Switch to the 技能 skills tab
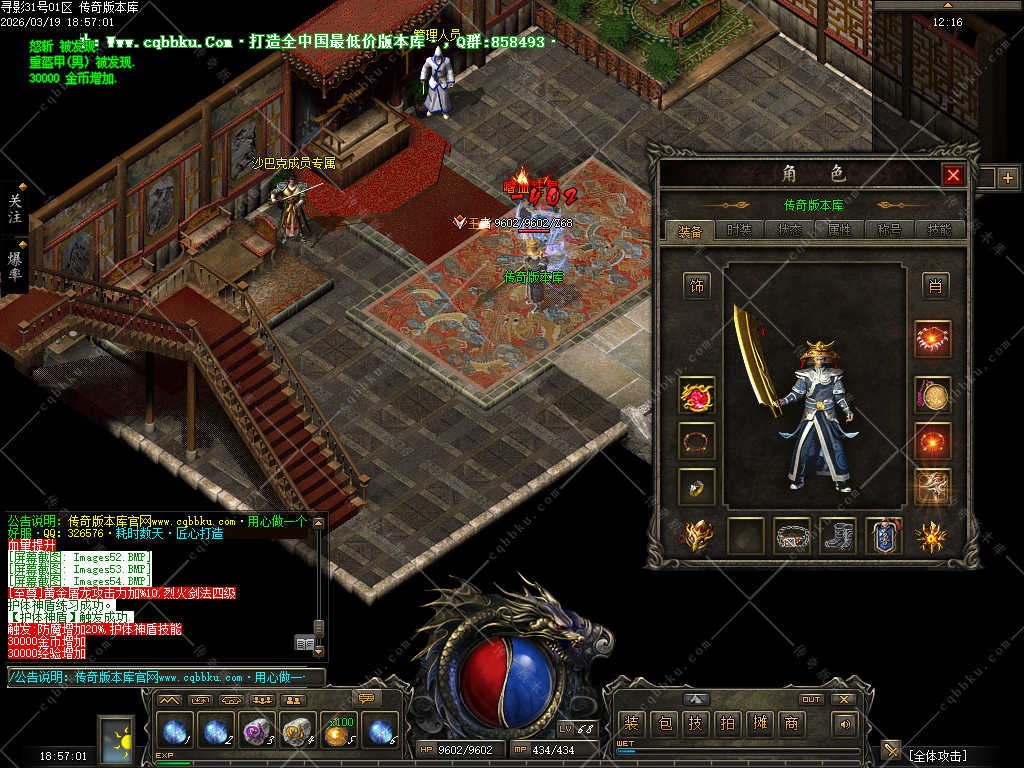The width and height of the screenshot is (1024, 768). [x=939, y=230]
